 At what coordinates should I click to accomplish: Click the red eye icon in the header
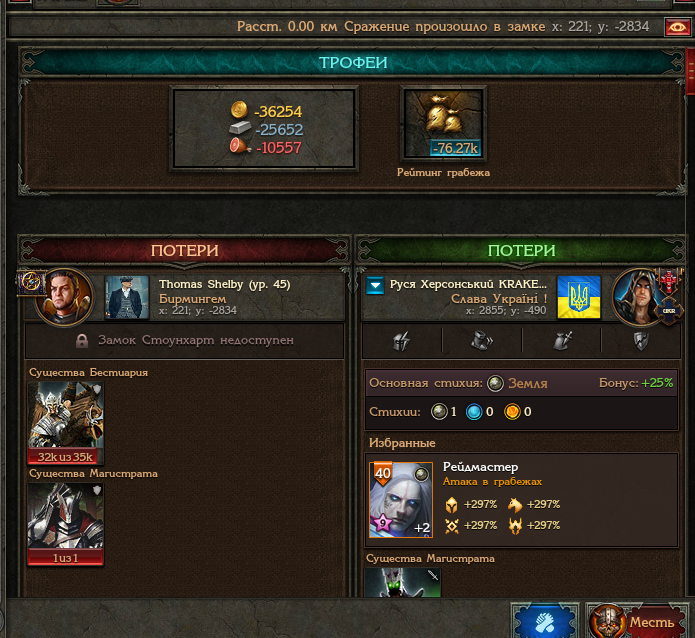pyautogui.click(x=677, y=27)
